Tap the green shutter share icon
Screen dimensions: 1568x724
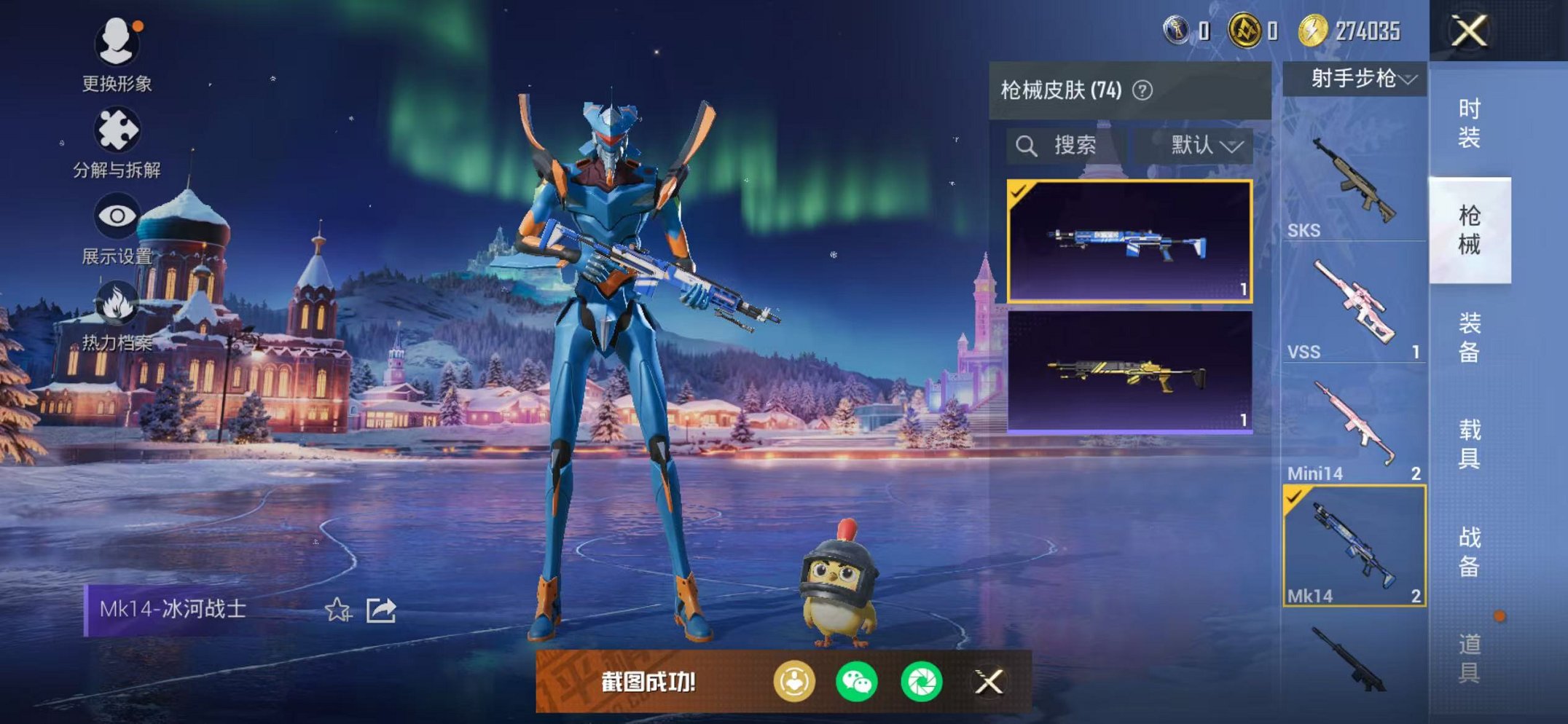click(924, 680)
